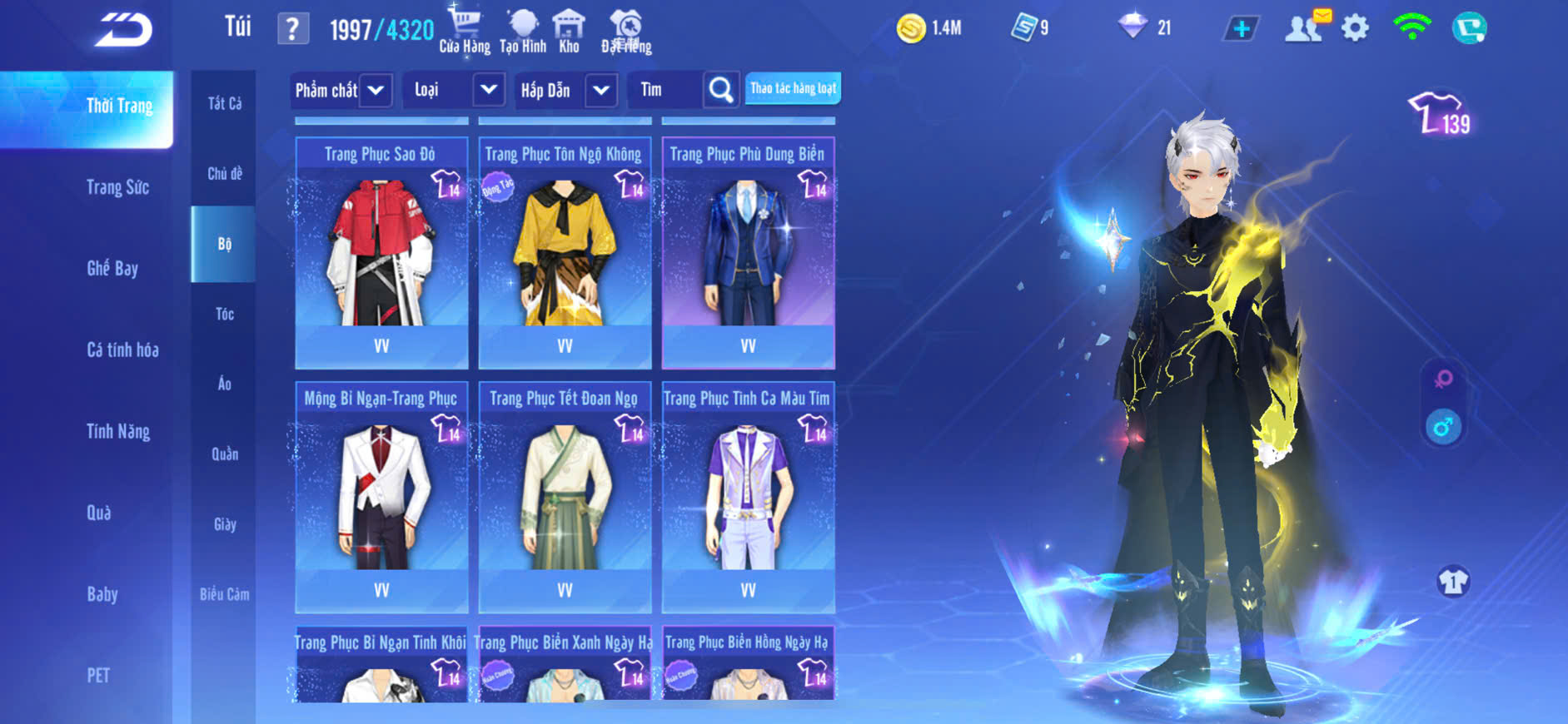Choose Trang Phục Tết Đoan Ngọ outfit
Viewport: 1568px width, 724px height.
pos(565,497)
